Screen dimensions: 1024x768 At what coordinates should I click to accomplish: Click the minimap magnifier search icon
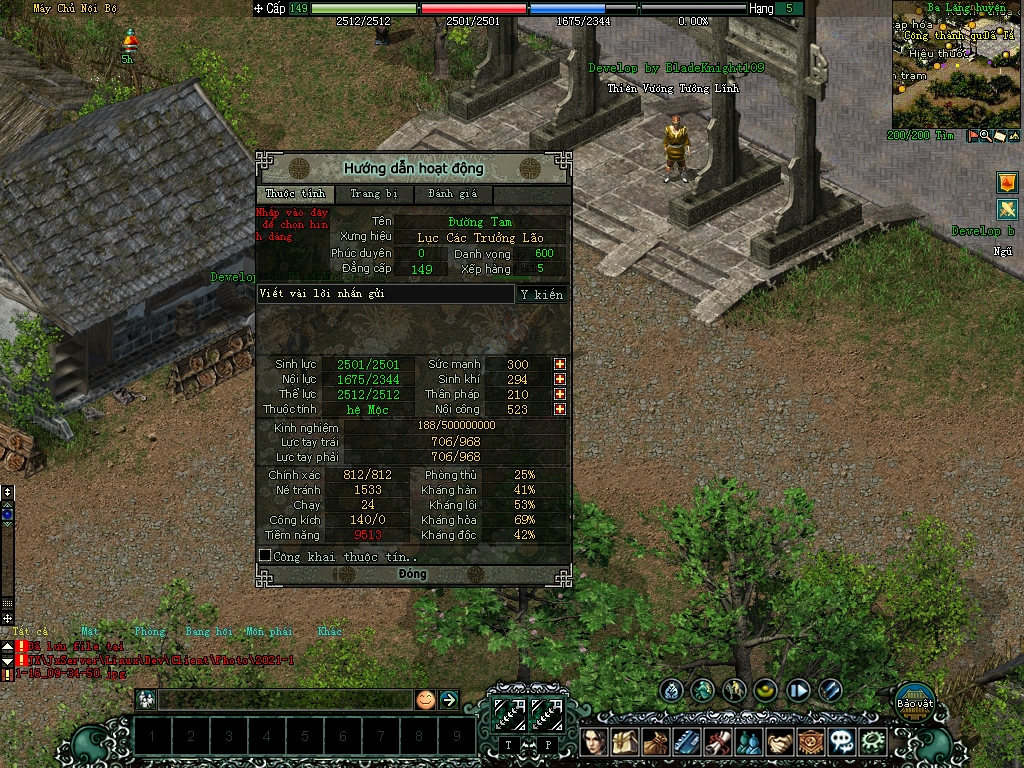click(x=985, y=136)
